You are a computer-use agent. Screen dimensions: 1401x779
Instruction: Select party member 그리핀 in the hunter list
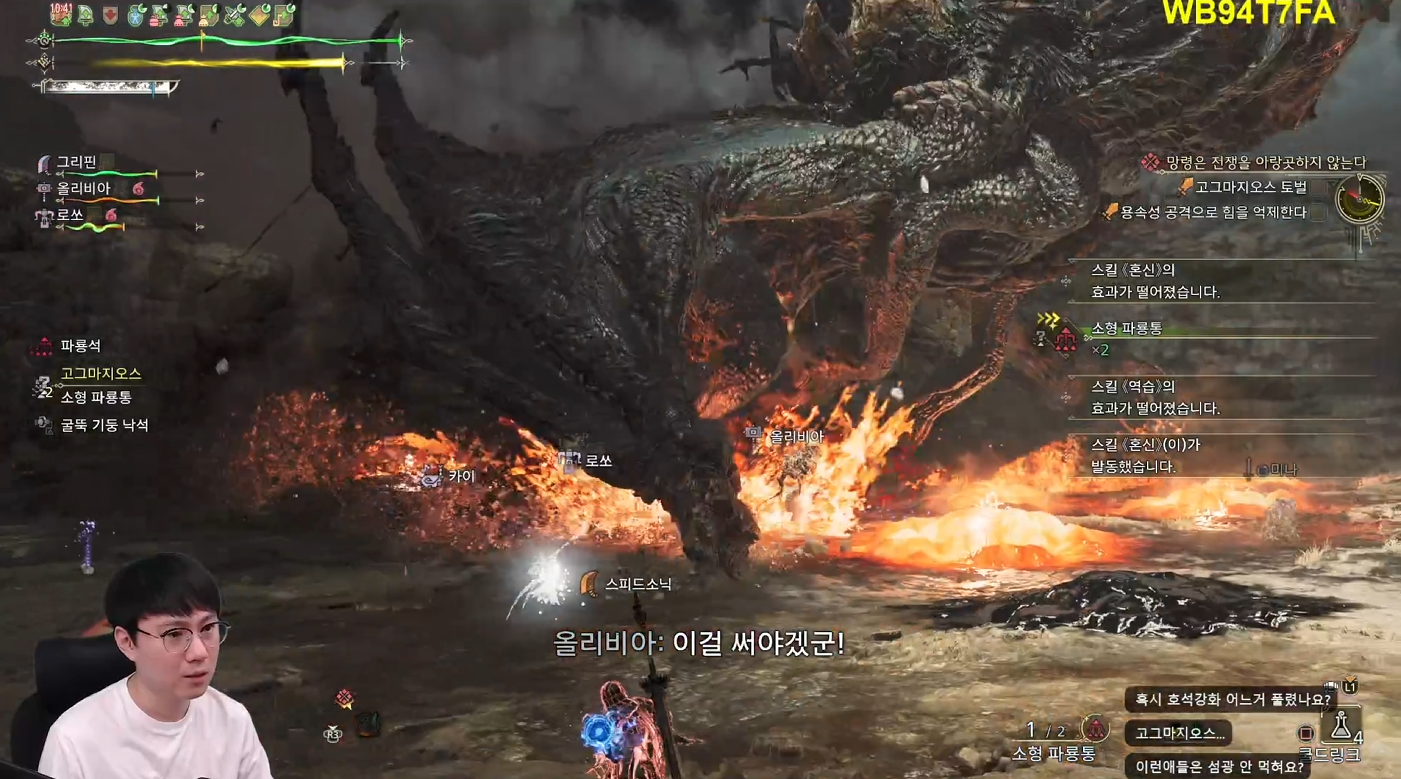(x=76, y=161)
